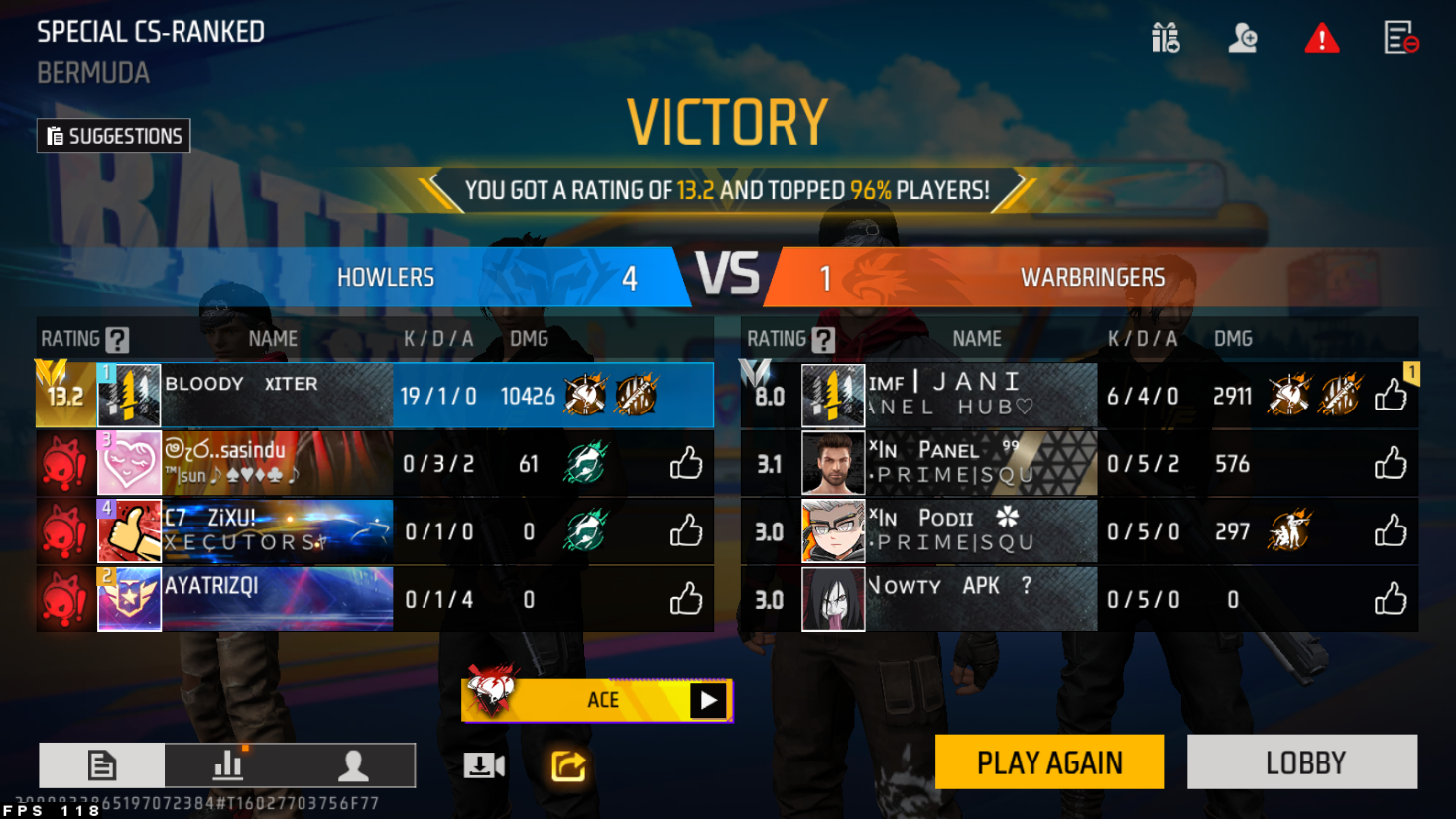Open the add friend icon

(1243, 38)
